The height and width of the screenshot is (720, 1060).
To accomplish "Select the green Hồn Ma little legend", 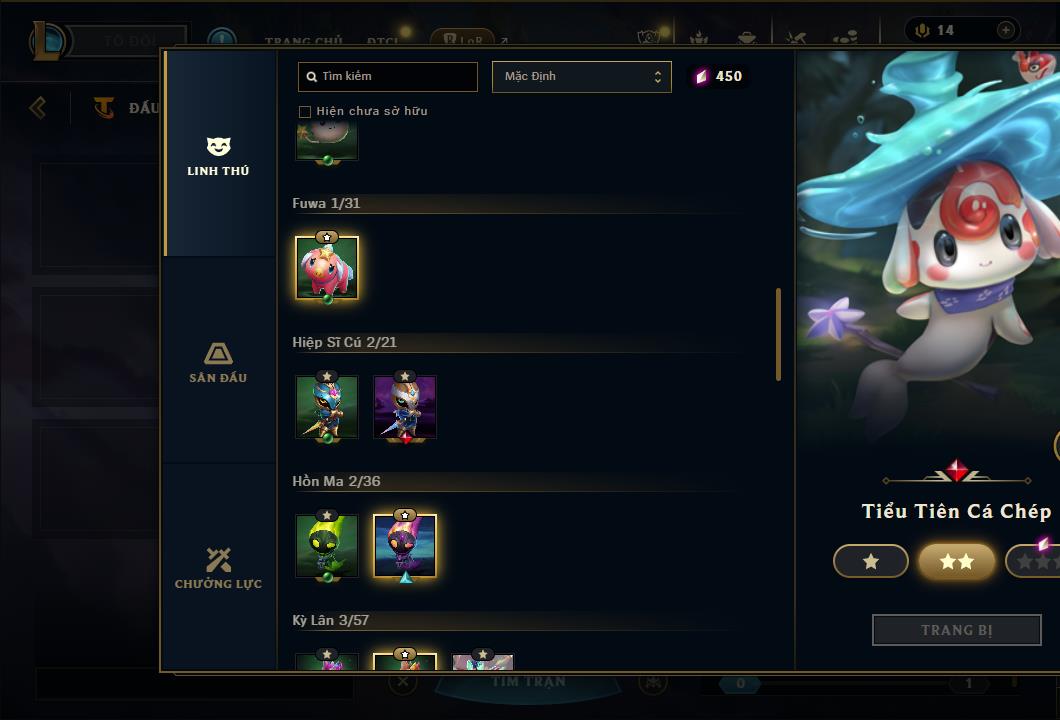I will coord(327,546).
